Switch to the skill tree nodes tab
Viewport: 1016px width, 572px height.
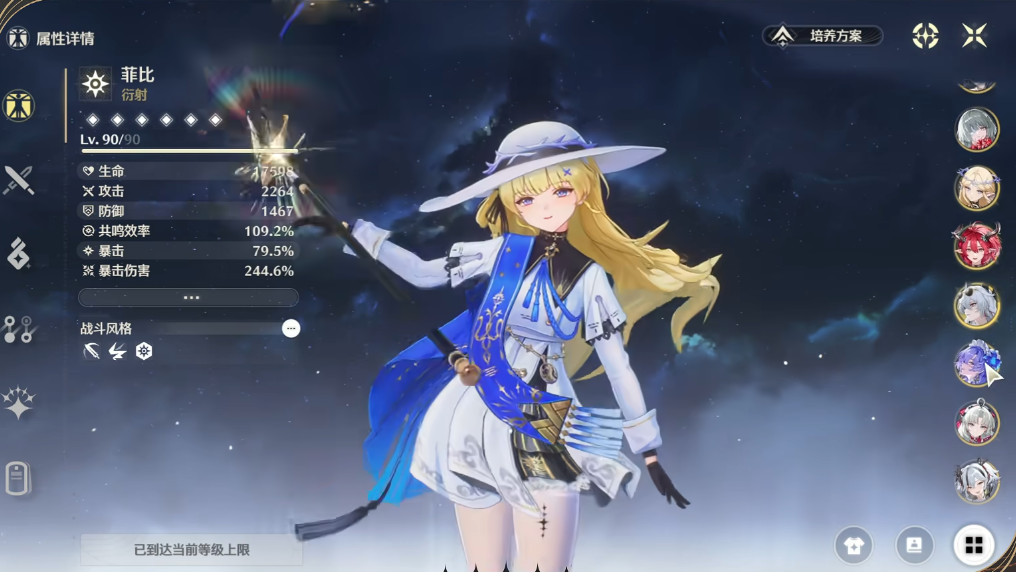pos(18,329)
